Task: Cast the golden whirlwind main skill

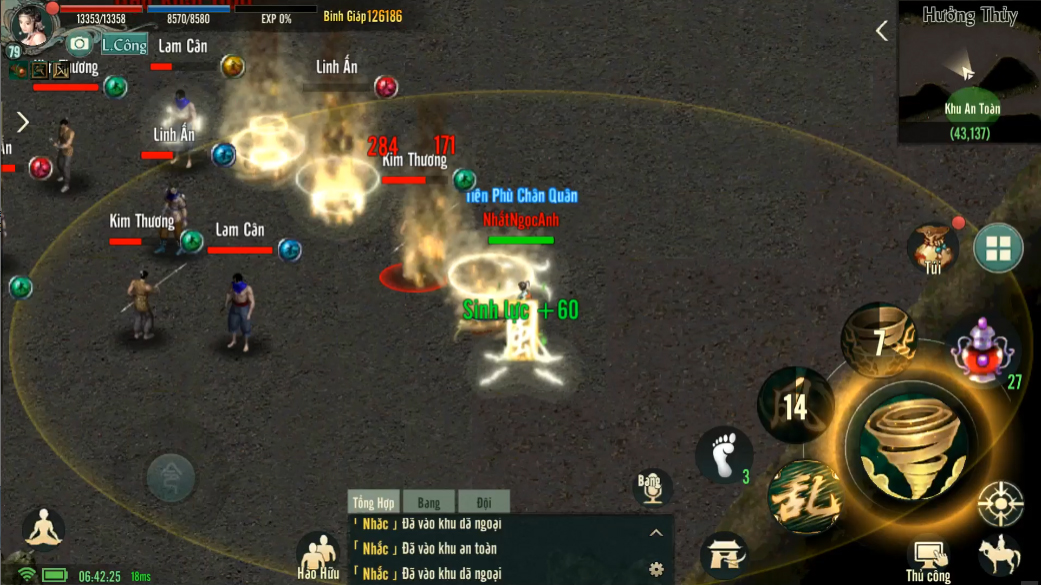Action: [909, 442]
